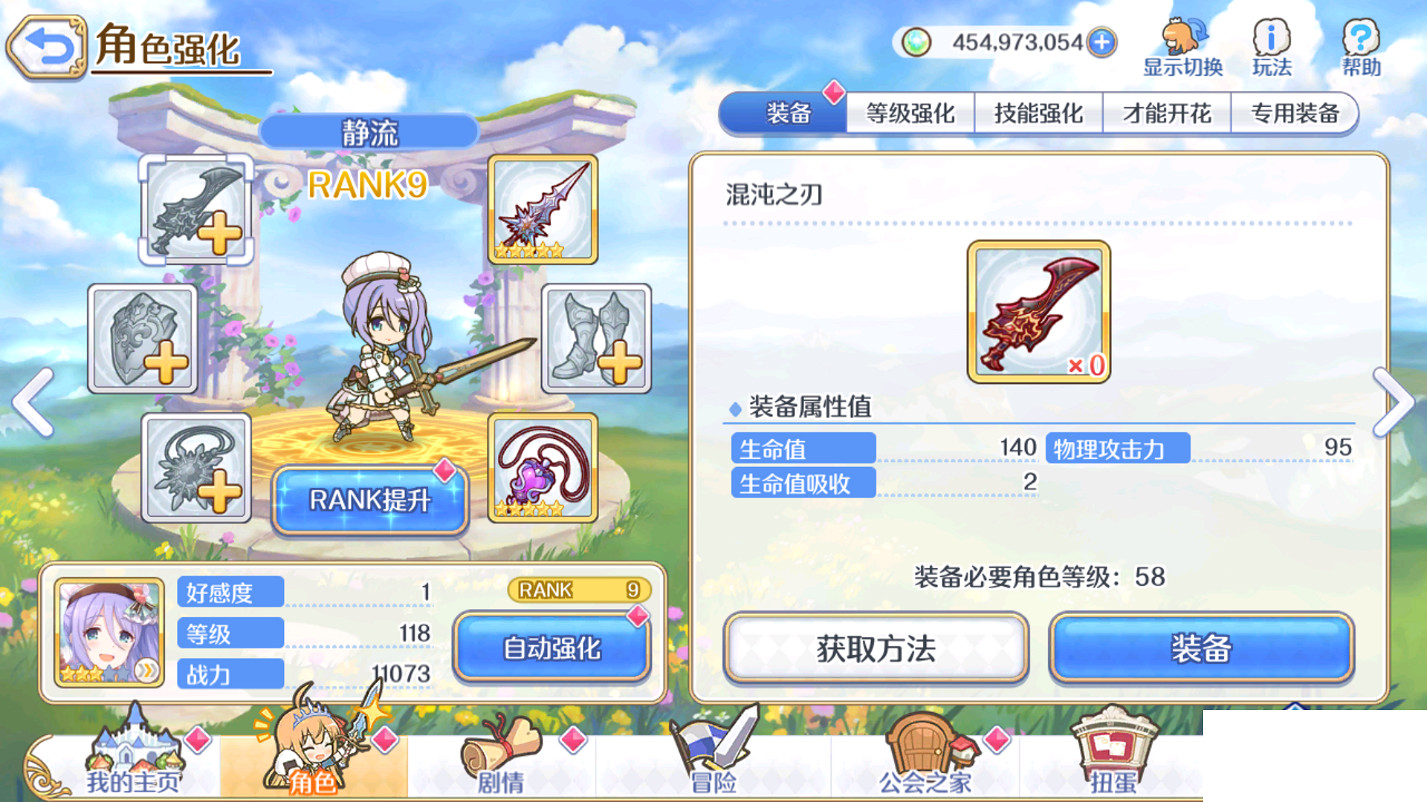Switch to the 等级强化 tab
The image size is (1427, 802).
[910, 113]
